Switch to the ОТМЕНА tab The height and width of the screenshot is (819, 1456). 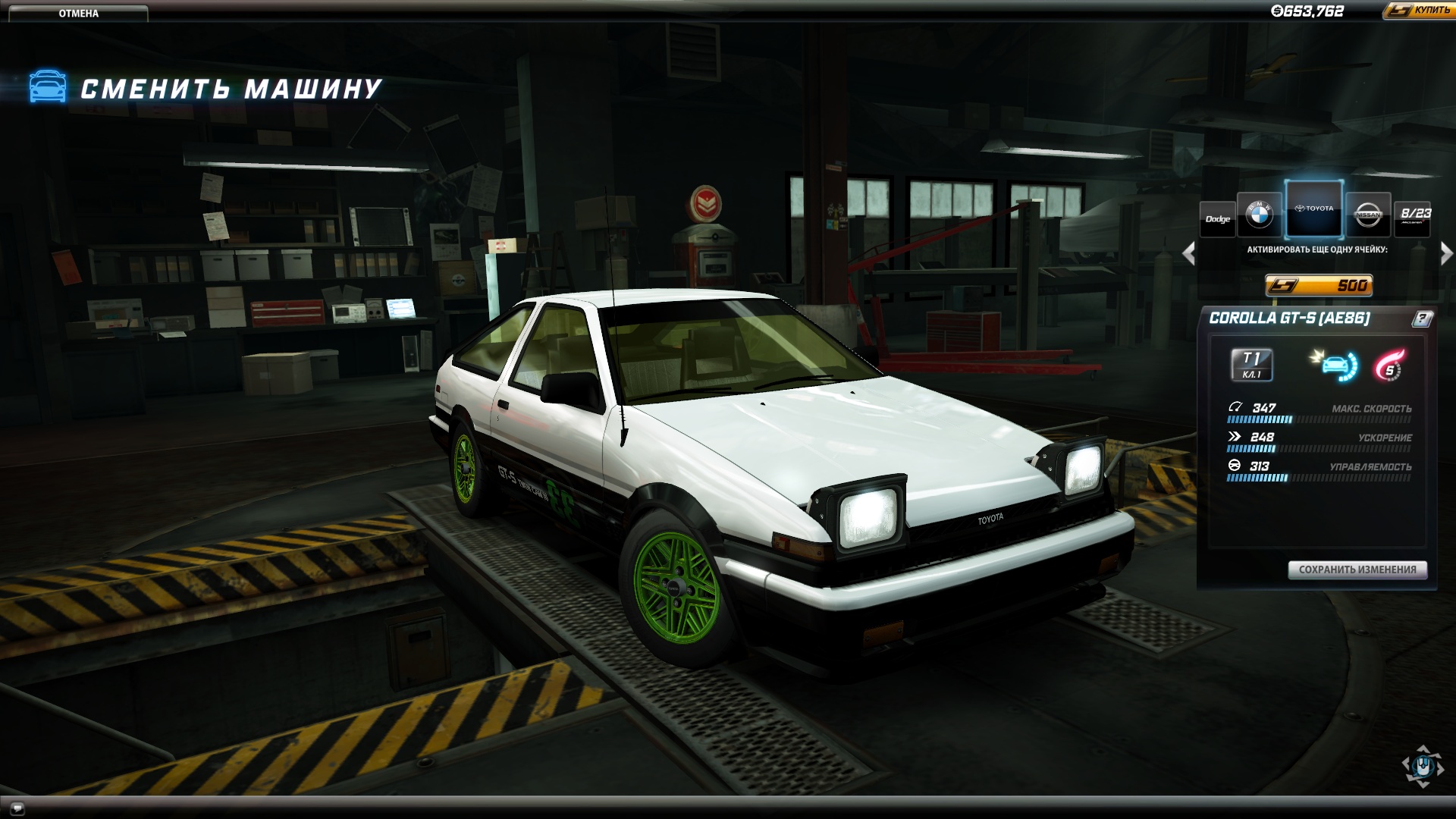tap(78, 12)
